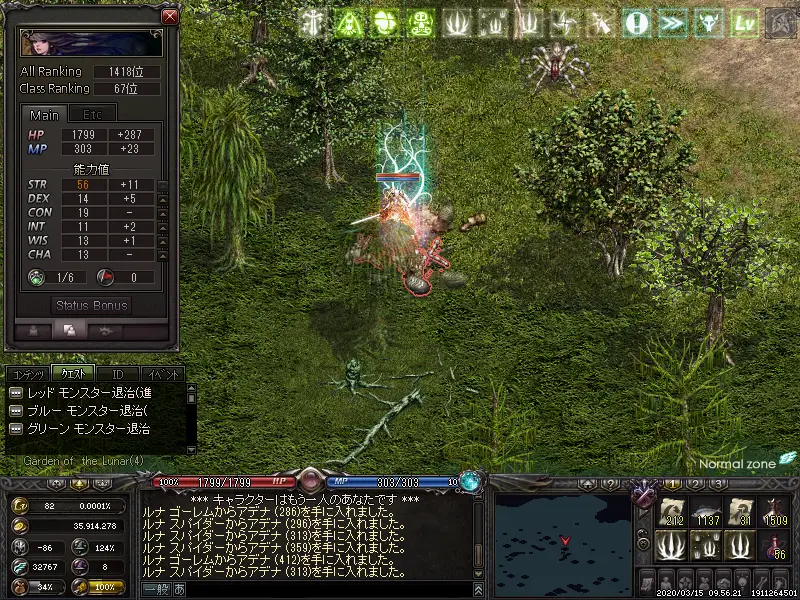
Task: Click the question mark help button
Action: click(x=636, y=22)
